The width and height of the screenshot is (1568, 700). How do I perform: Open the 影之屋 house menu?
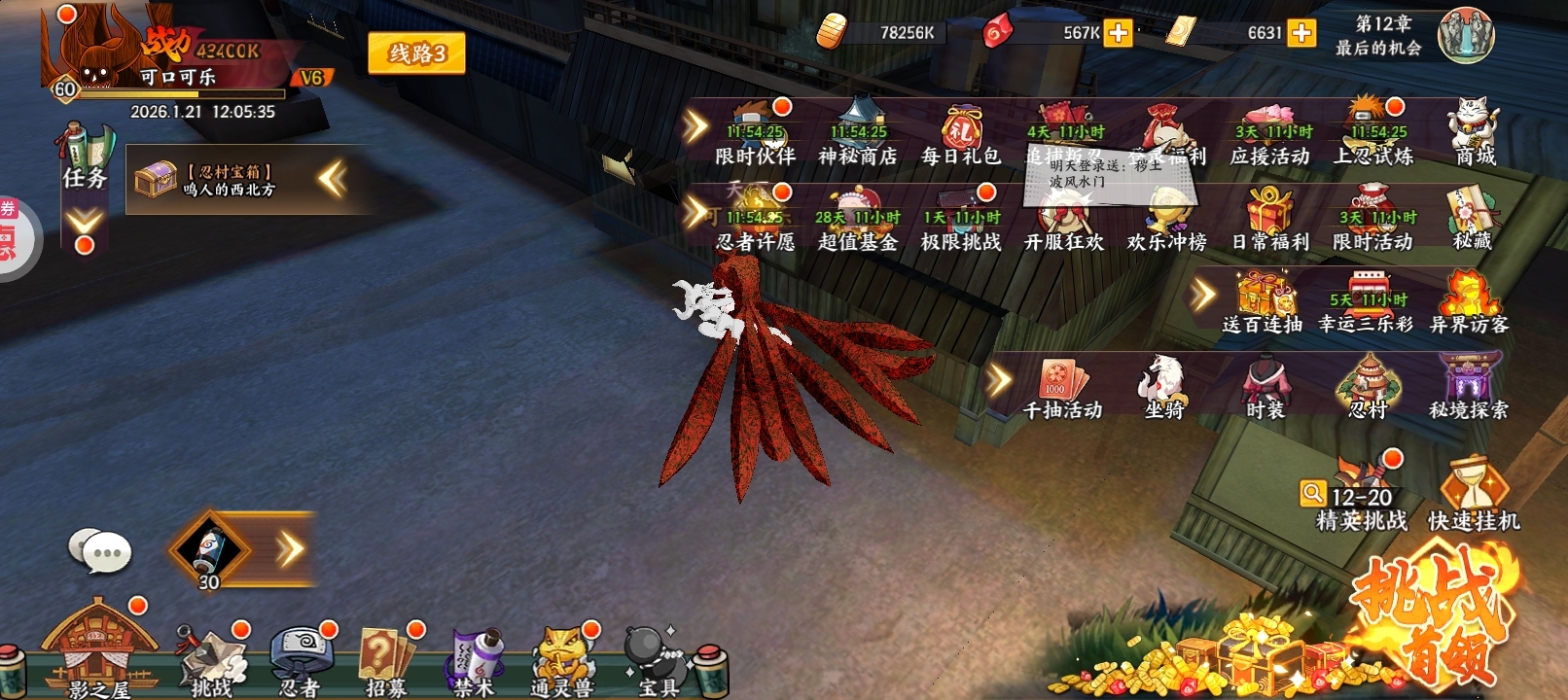coord(98,649)
